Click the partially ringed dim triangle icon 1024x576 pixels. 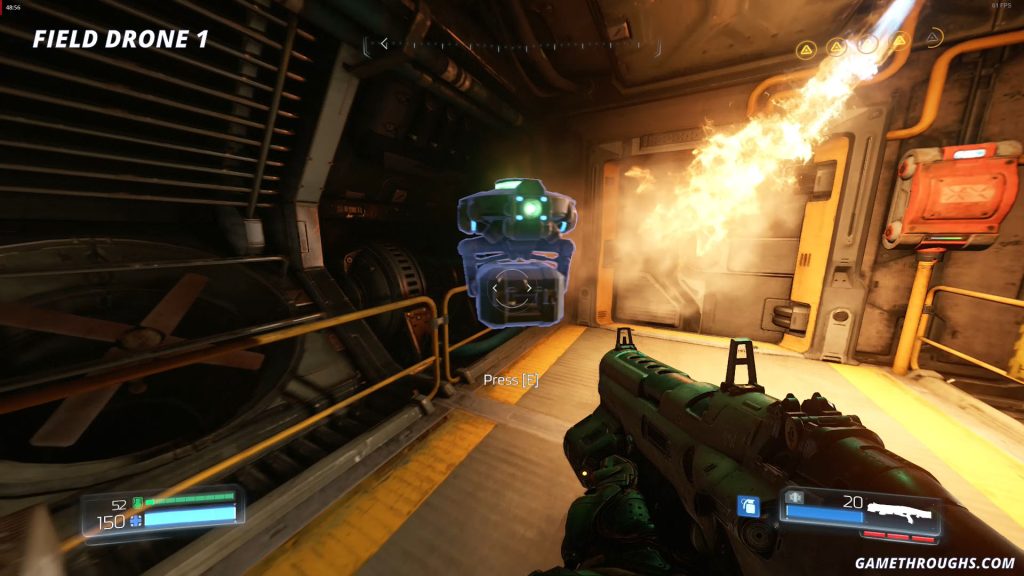[933, 38]
